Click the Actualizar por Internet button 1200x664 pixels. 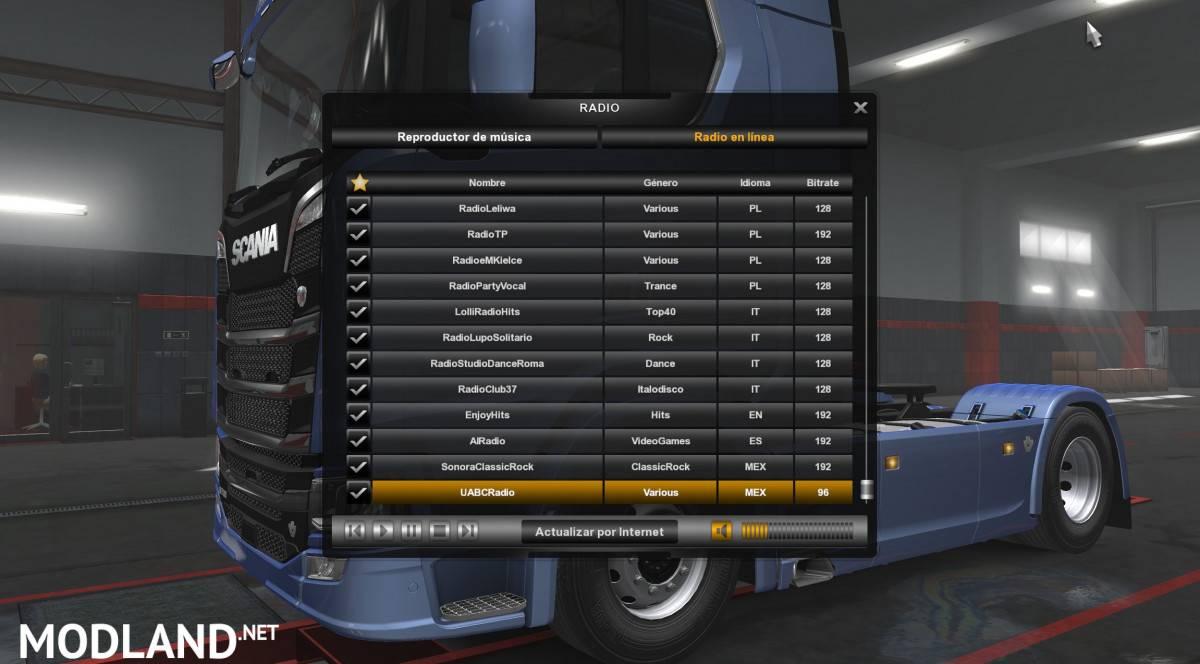[x=599, y=532]
